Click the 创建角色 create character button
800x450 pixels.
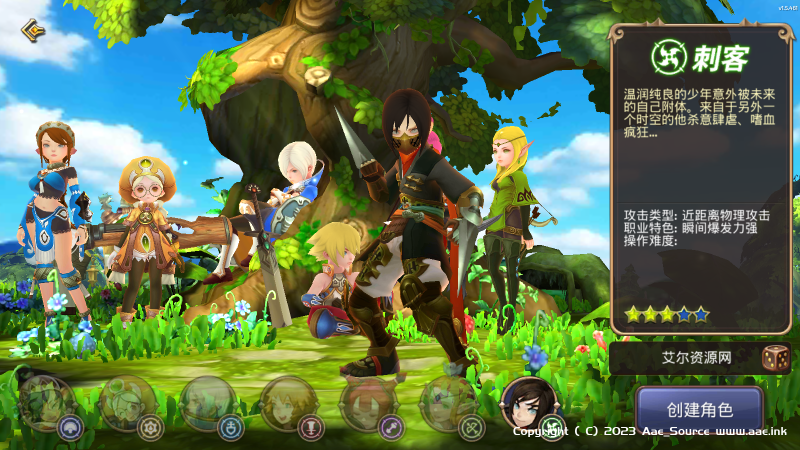(685, 409)
